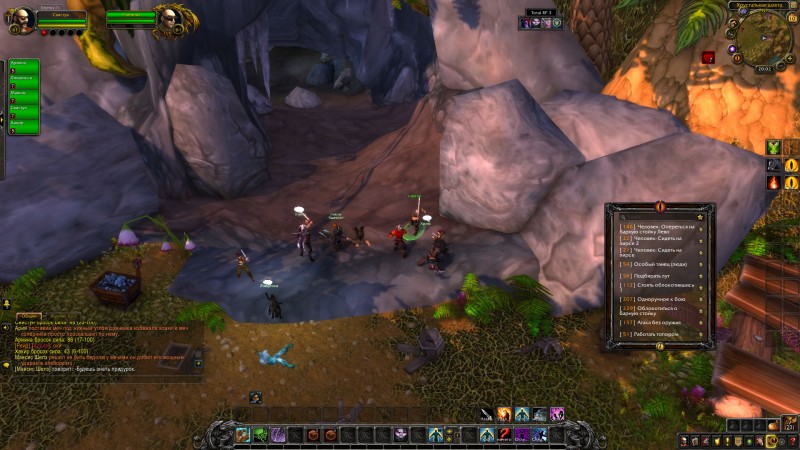Screen dimensions: 800x450
Task: Click the red dice icon near minimap
Action: pyautogui.click(x=708, y=57)
